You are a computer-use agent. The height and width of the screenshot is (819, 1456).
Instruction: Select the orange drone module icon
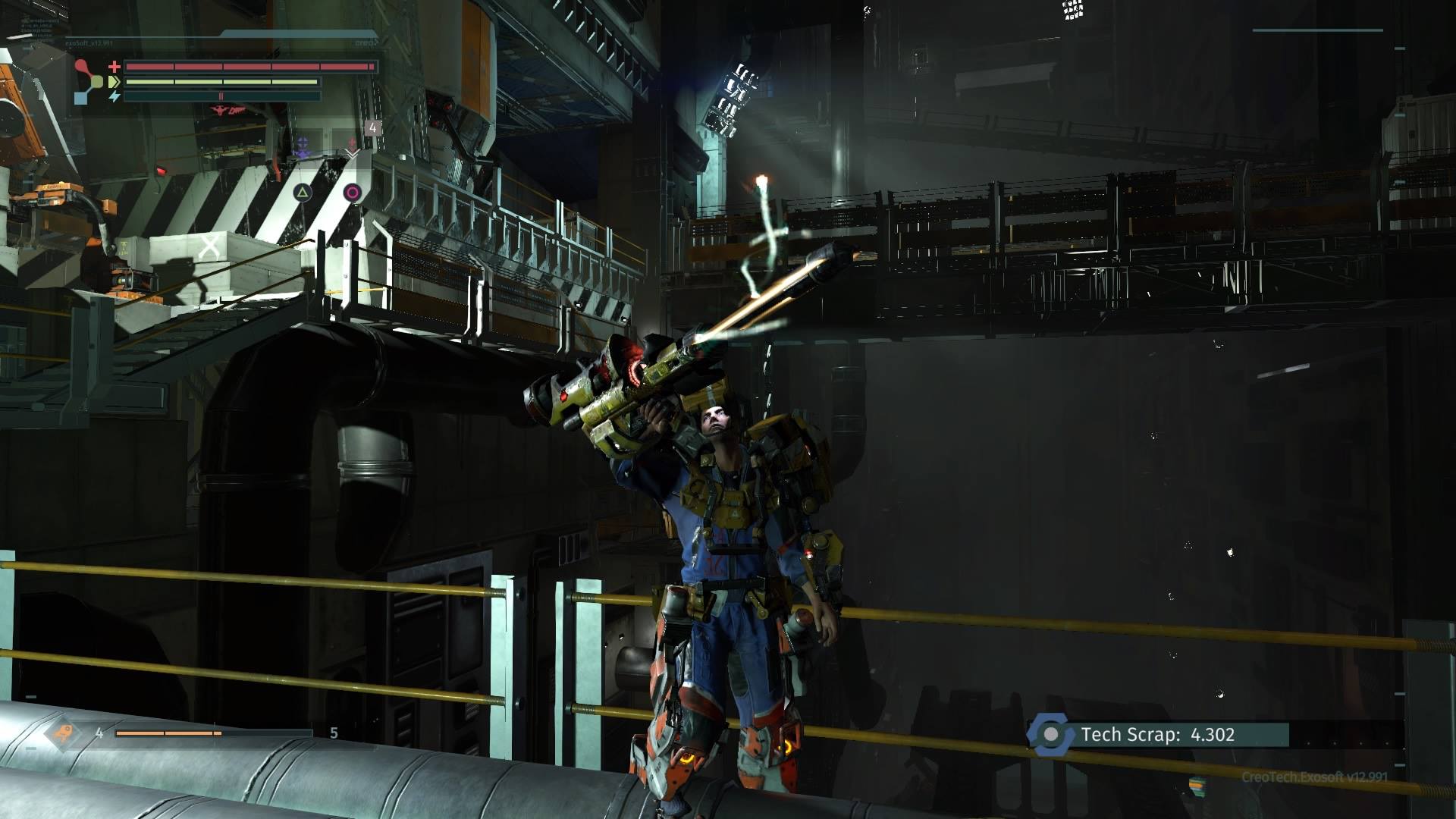(62, 733)
